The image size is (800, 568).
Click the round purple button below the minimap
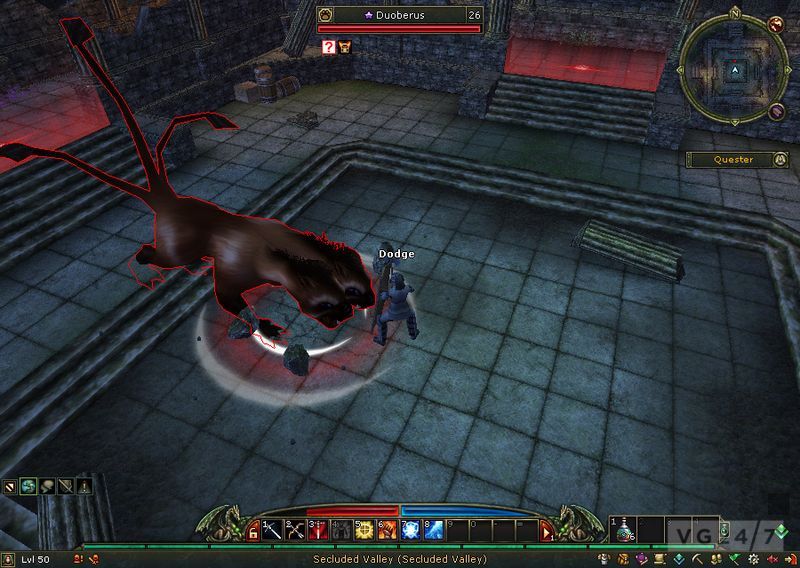coord(777,111)
